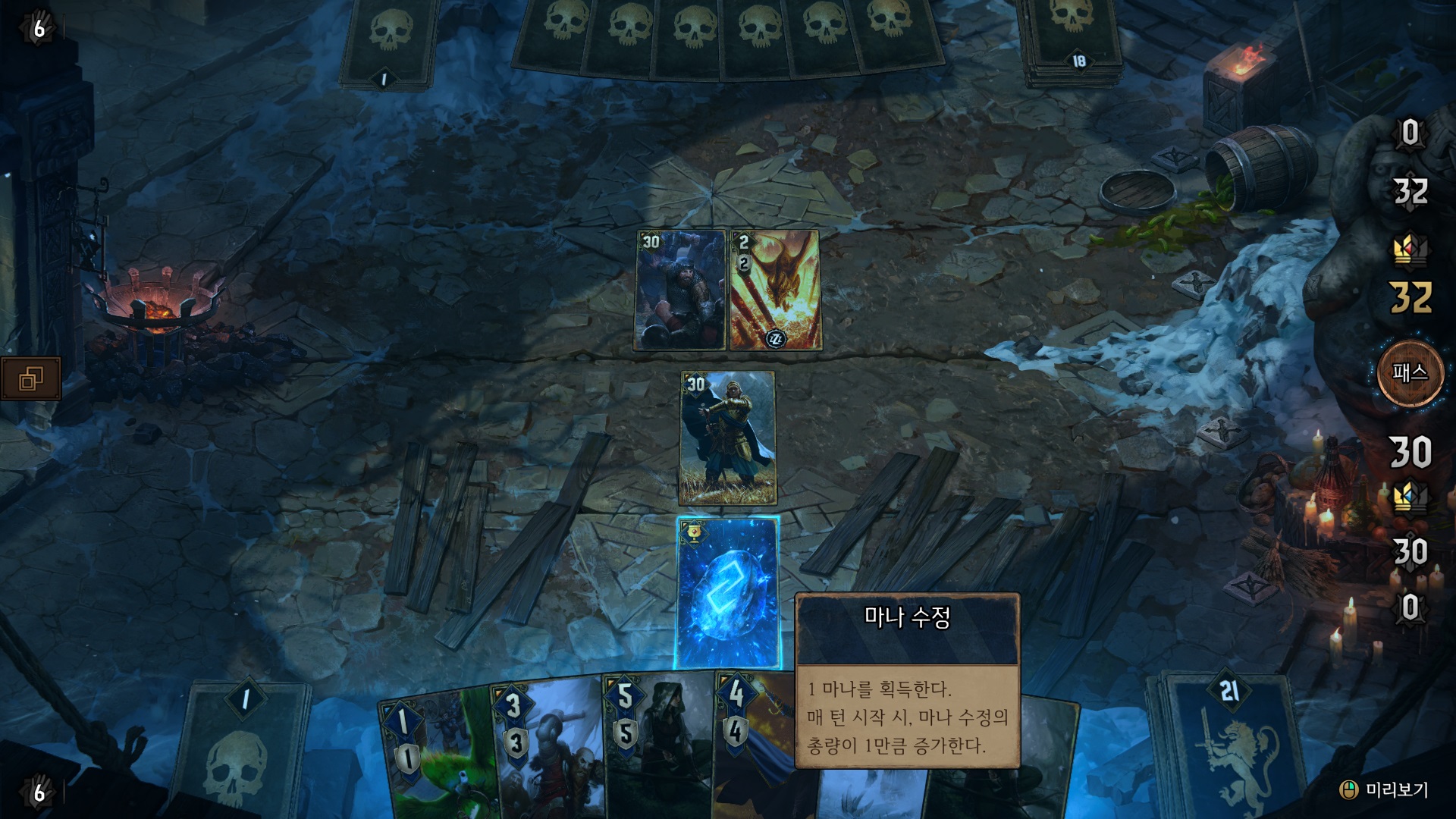Click the 패스 (Pass) round button
Viewport: 1456px width, 819px height.
1410,373
